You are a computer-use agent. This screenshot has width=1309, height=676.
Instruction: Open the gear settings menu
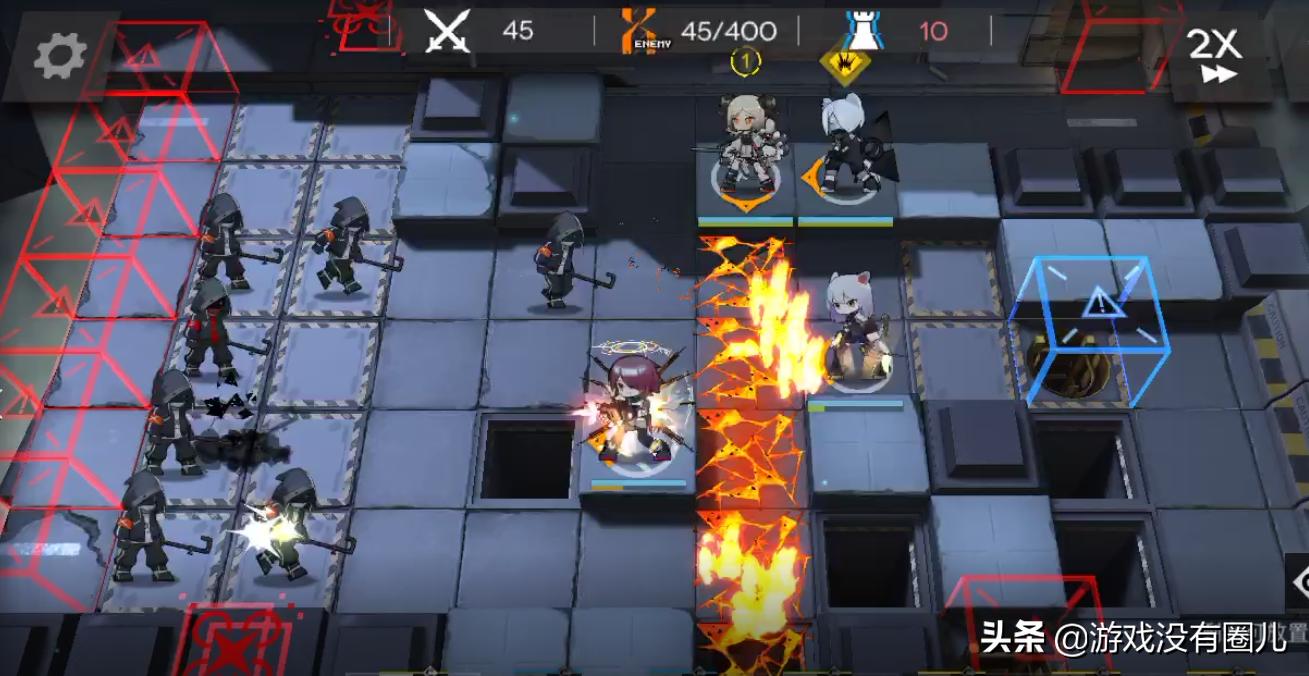pyautogui.click(x=60, y=57)
